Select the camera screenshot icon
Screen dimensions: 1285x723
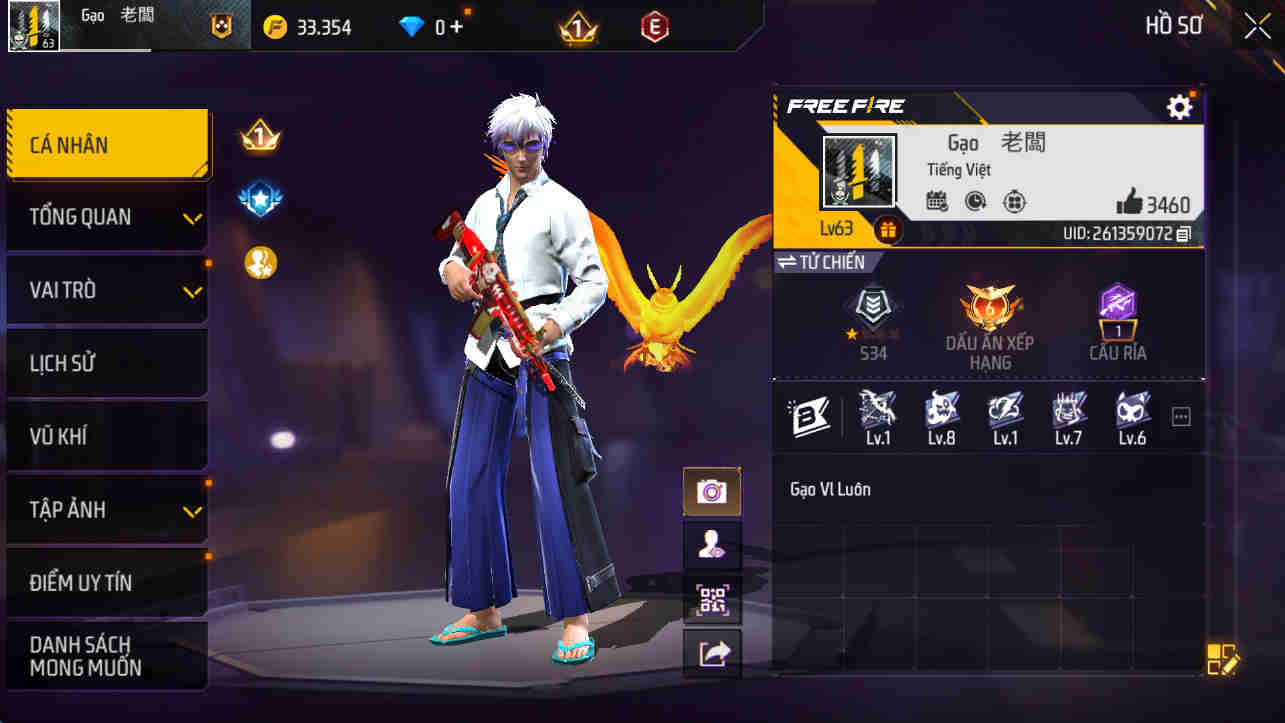(712, 491)
